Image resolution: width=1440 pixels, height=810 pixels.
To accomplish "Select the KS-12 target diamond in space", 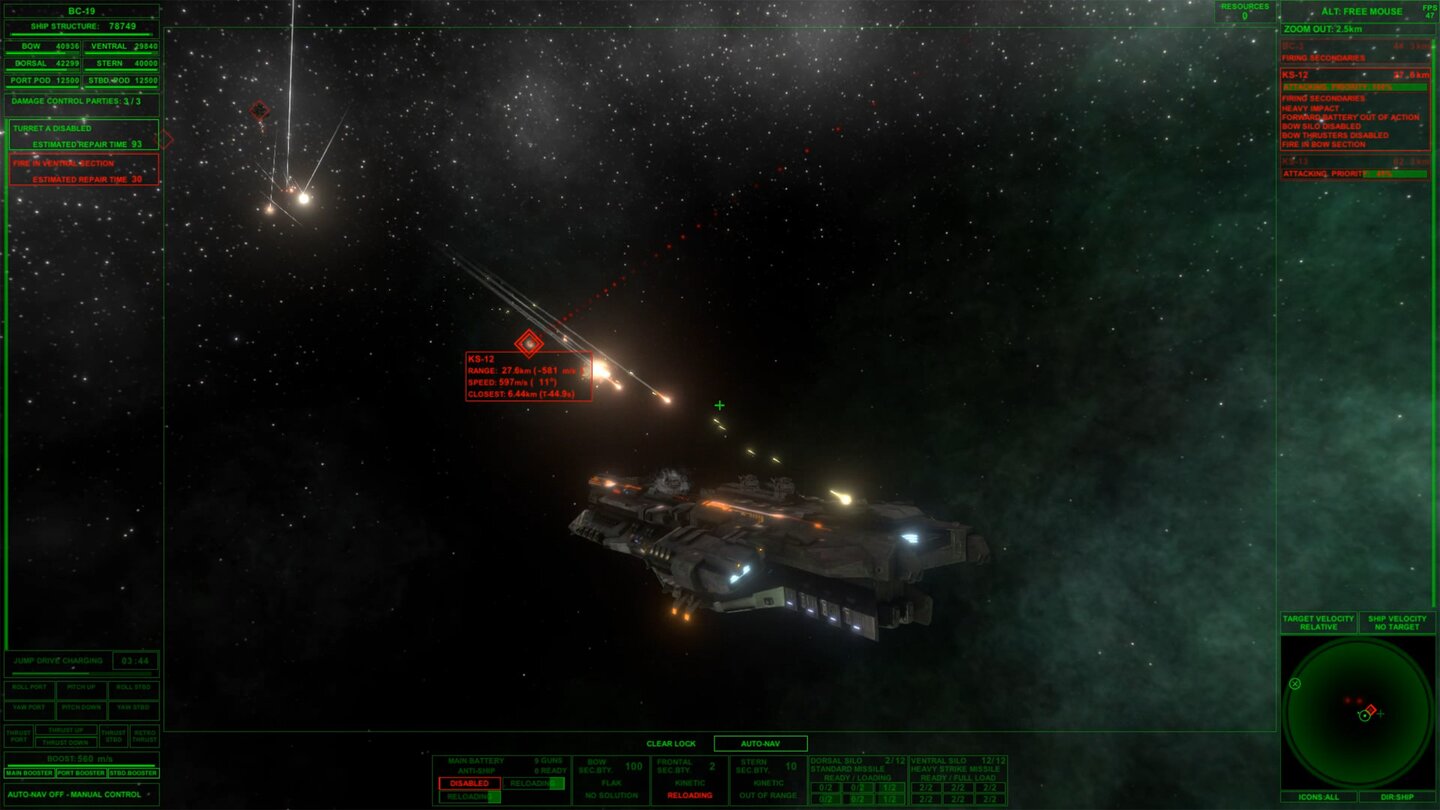I will [527, 343].
